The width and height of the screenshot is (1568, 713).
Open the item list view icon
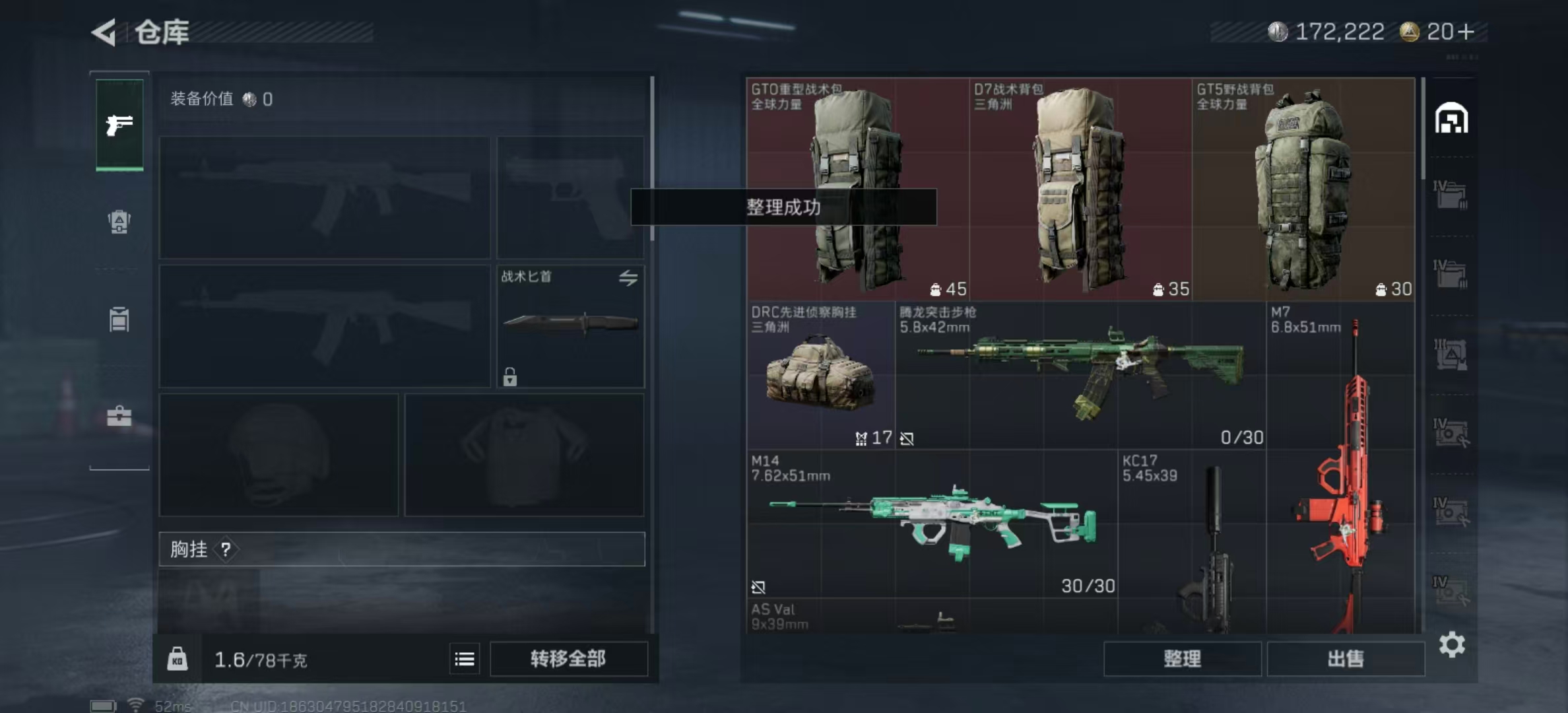(x=465, y=659)
